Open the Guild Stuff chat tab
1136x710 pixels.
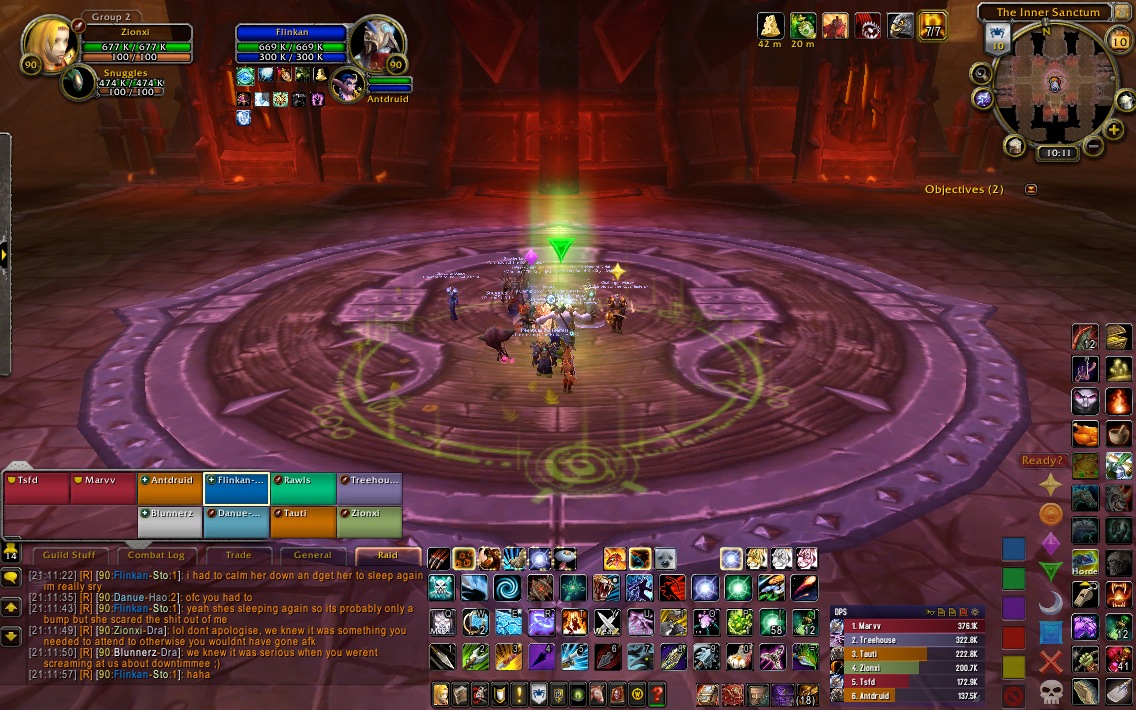click(70, 555)
